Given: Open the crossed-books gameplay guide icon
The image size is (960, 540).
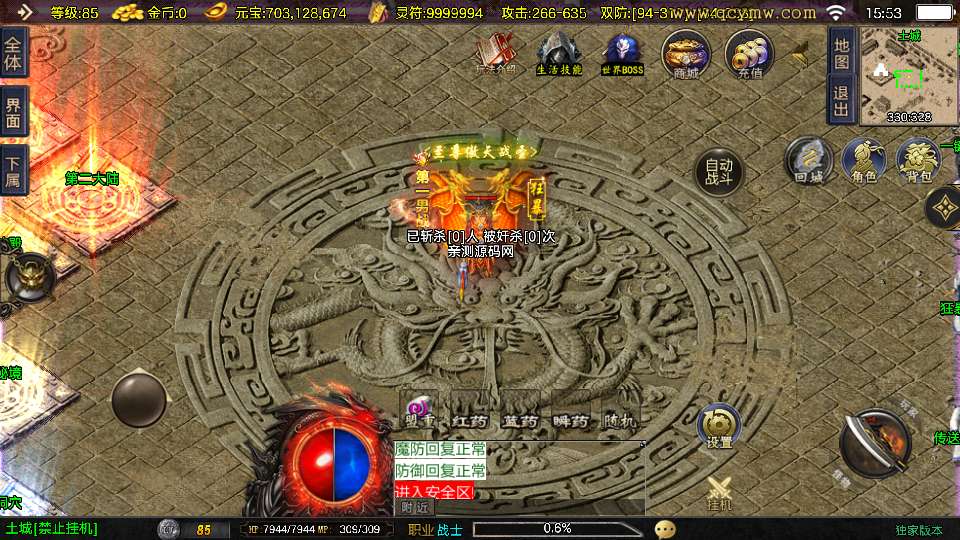Looking at the screenshot, I should coord(496,52).
